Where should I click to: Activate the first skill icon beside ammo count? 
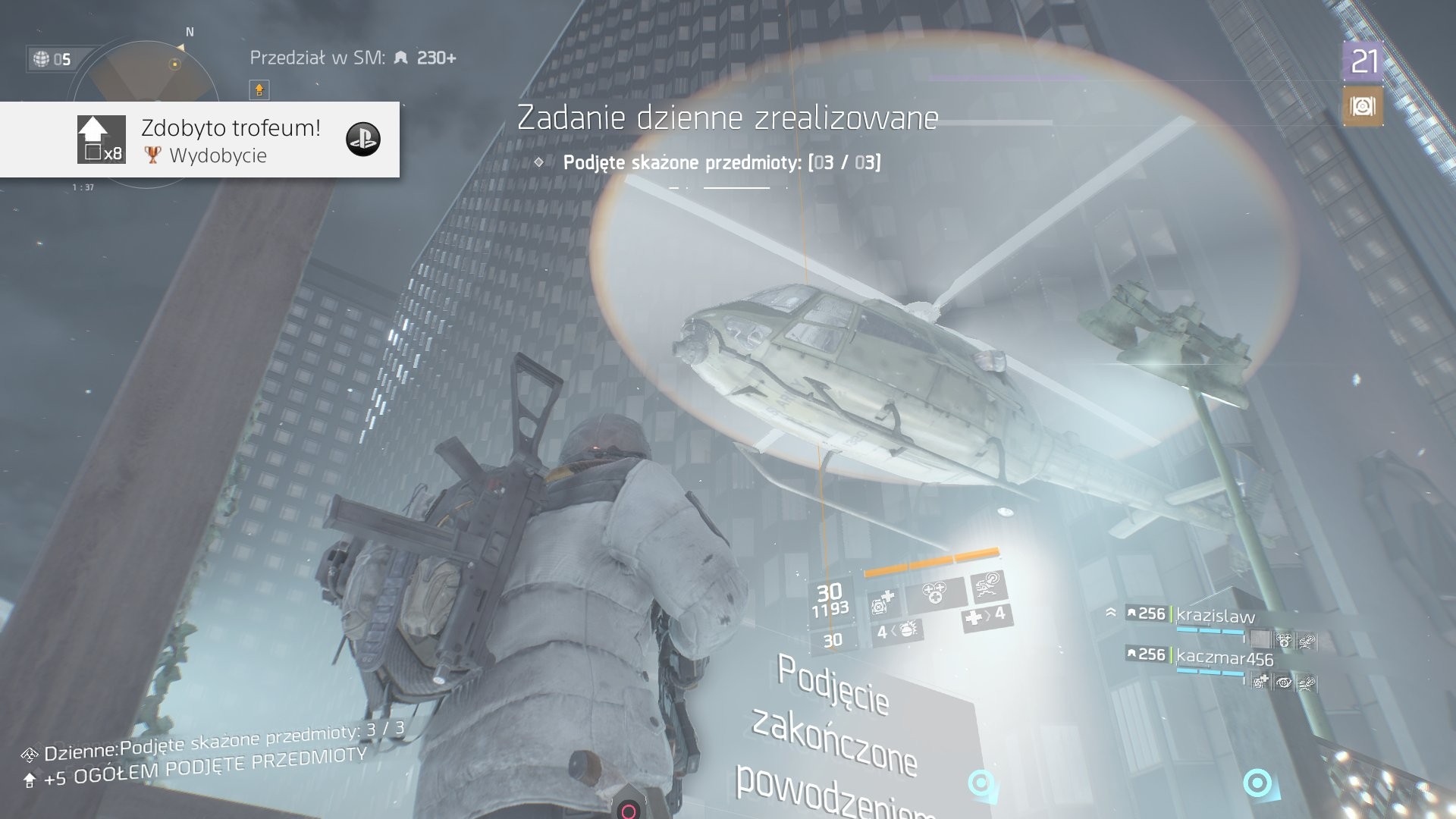[x=883, y=604]
